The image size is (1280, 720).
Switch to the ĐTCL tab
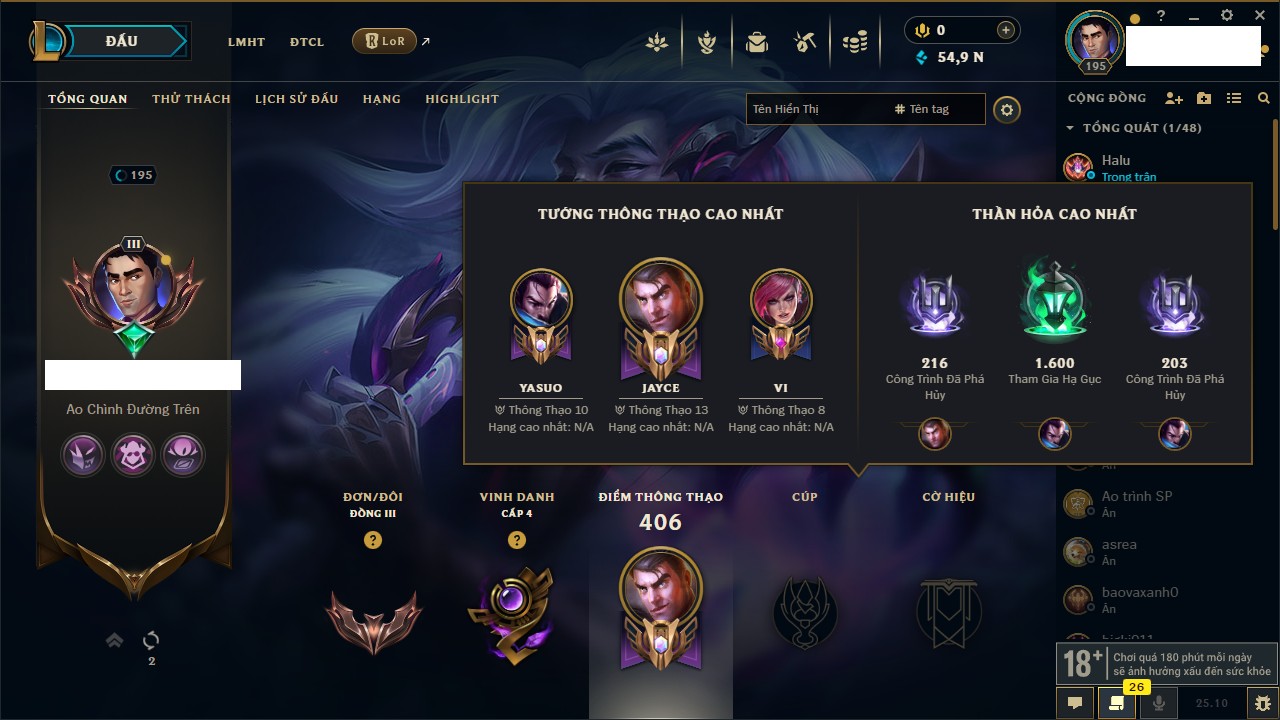[x=307, y=42]
